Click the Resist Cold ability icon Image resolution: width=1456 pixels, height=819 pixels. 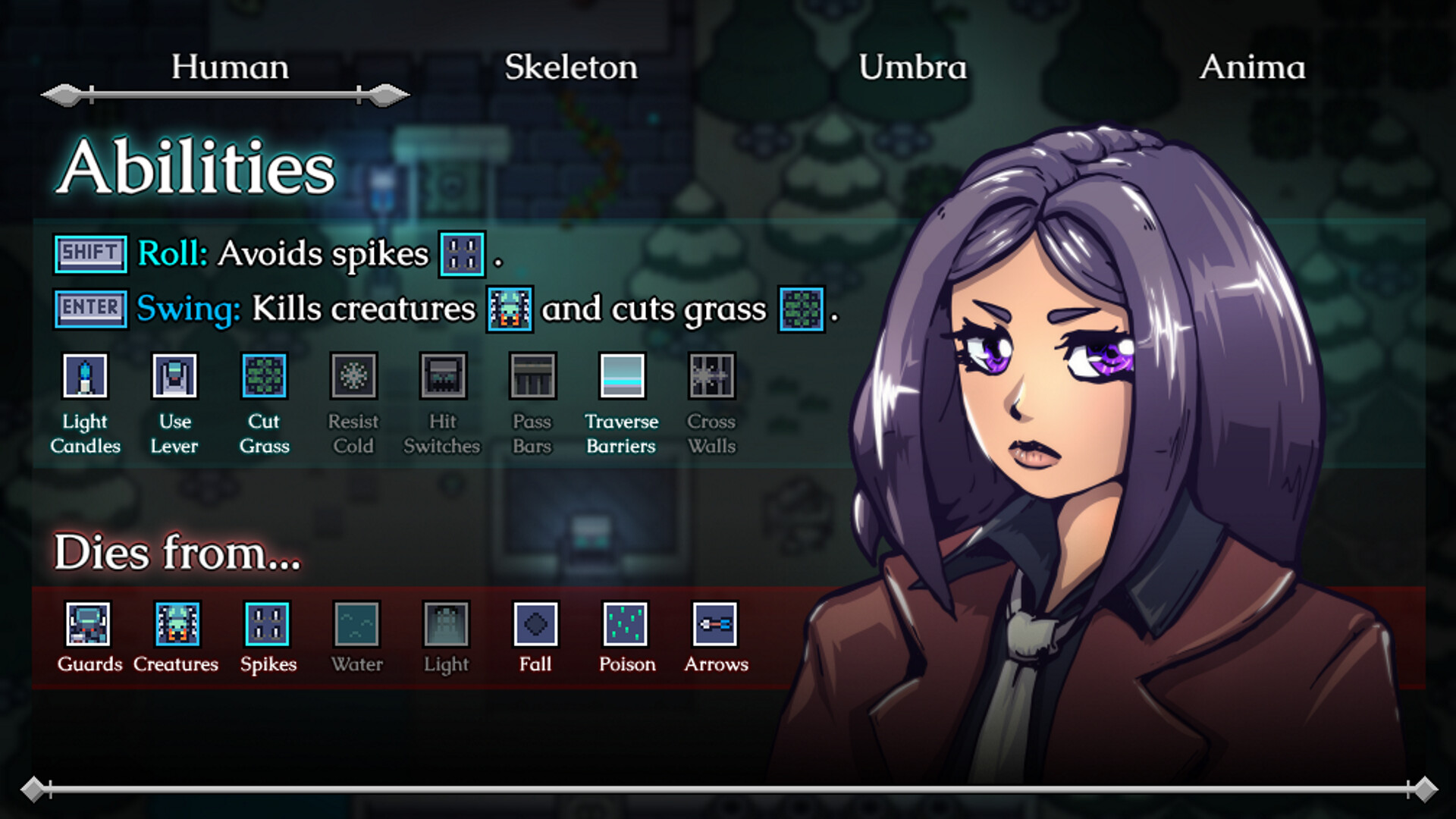353,375
